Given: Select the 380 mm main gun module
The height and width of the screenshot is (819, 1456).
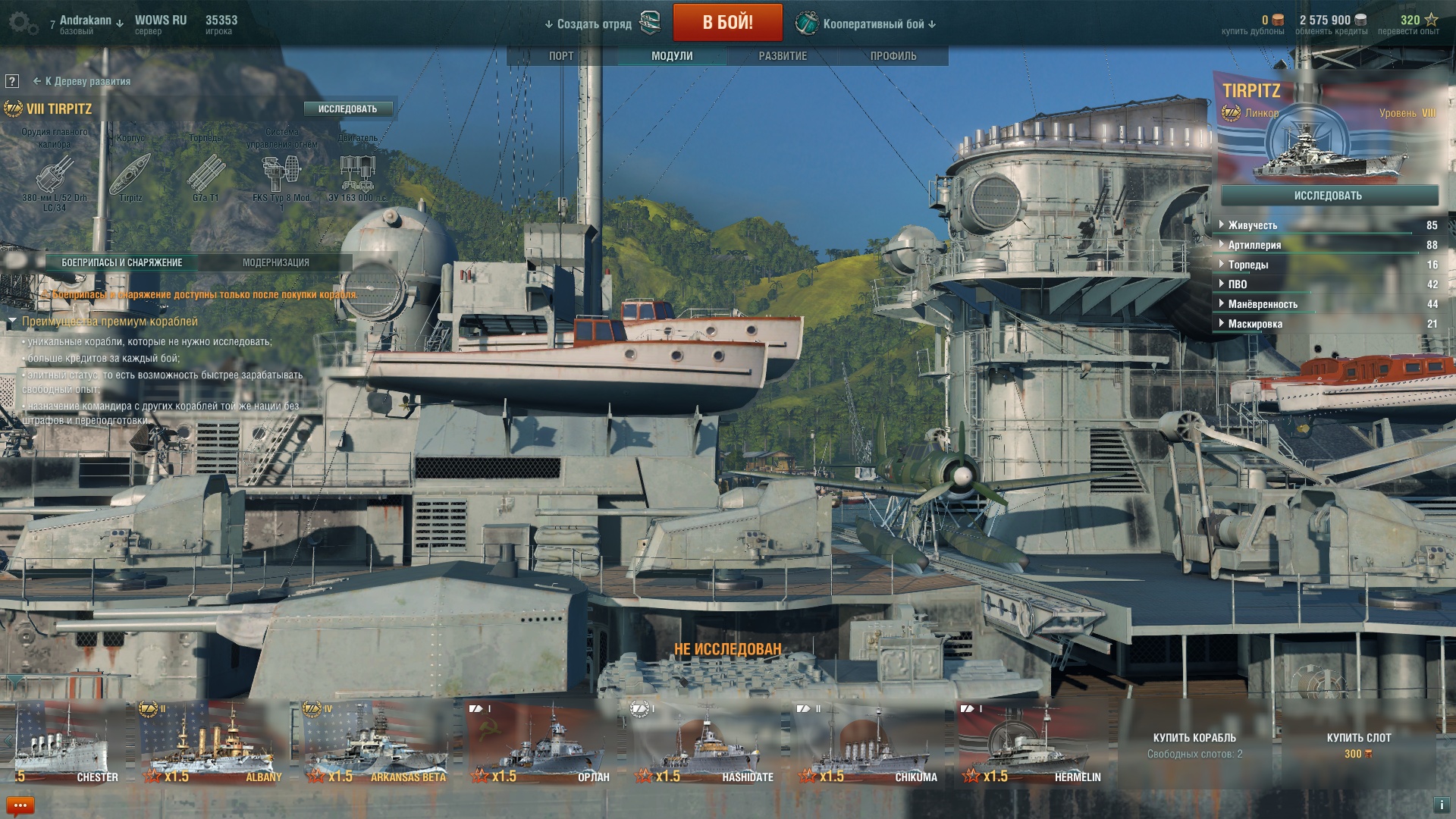Looking at the screenshot, I should pos(55,174).
